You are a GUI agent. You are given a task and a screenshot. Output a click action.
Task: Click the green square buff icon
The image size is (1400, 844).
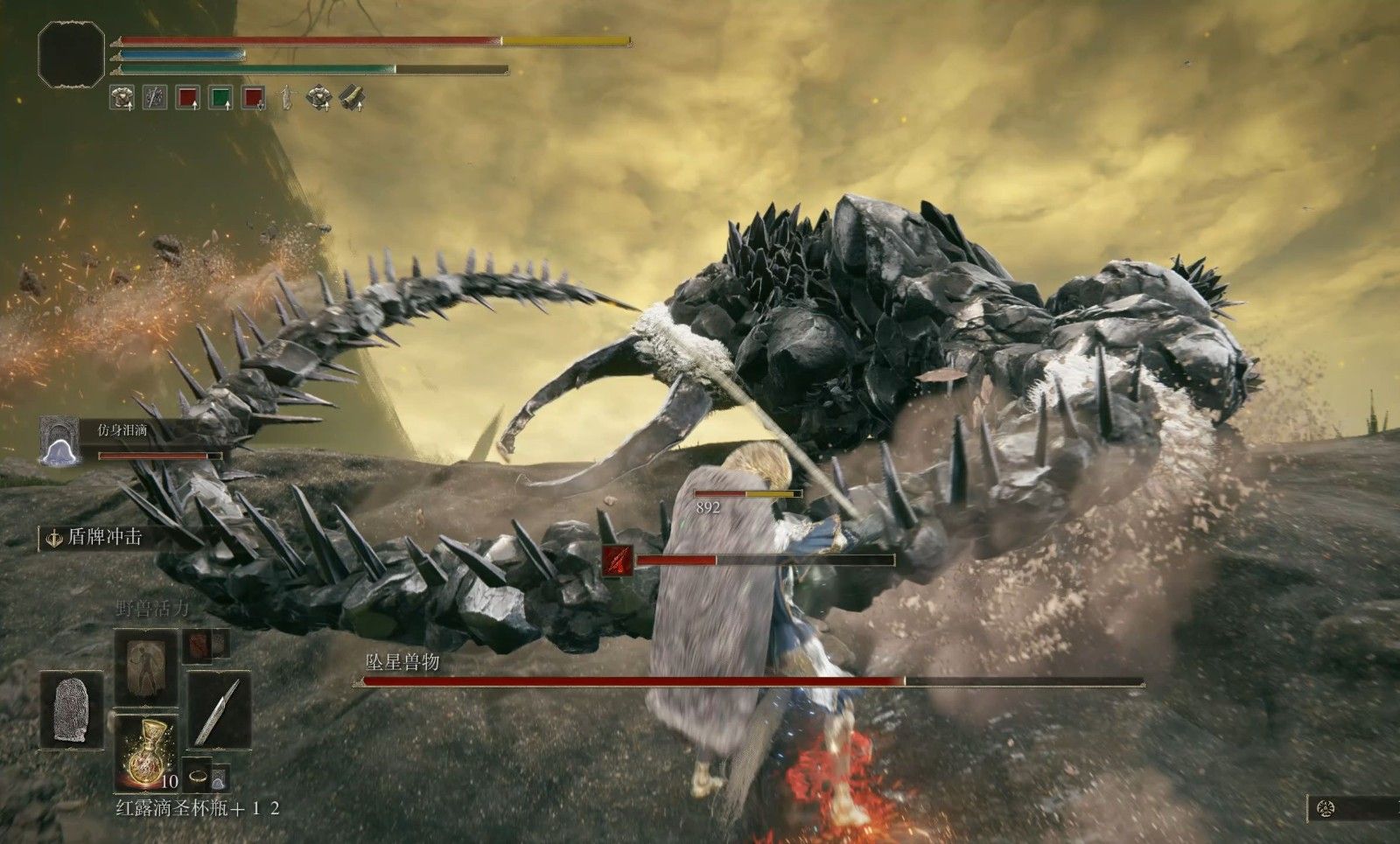coord(220,97)
